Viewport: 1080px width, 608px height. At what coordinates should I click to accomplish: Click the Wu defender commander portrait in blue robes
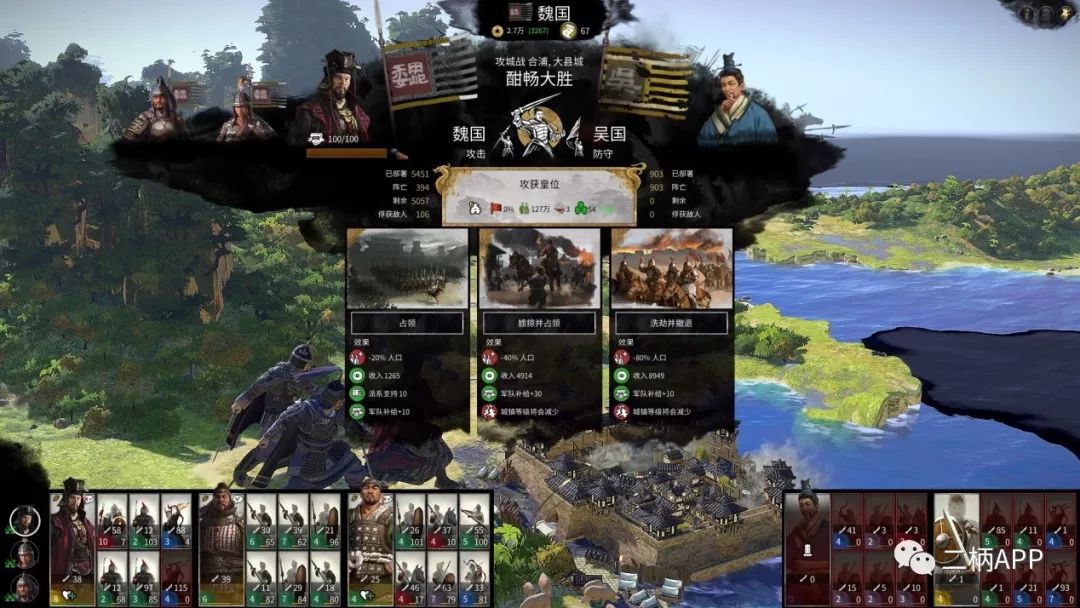coord(736,102)
